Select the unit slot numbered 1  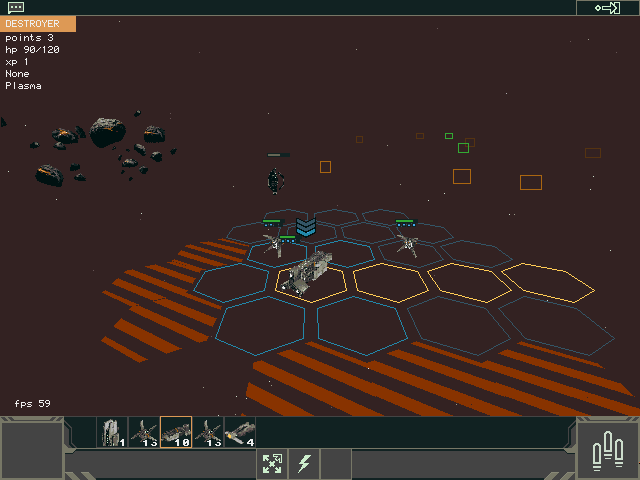pyautogui.click(x=112, y=432)
